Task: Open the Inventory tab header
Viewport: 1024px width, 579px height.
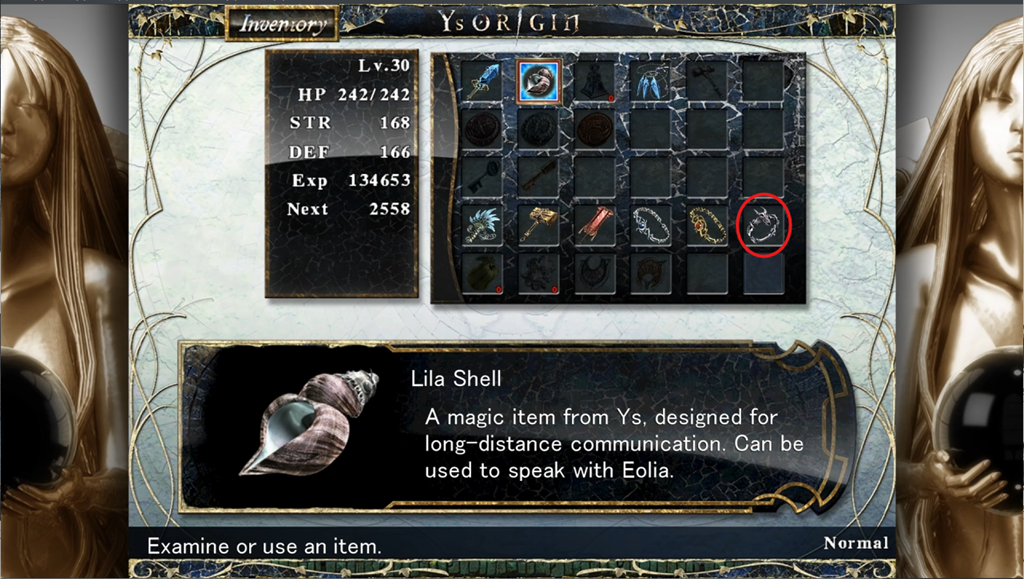Action: point(282,23)
